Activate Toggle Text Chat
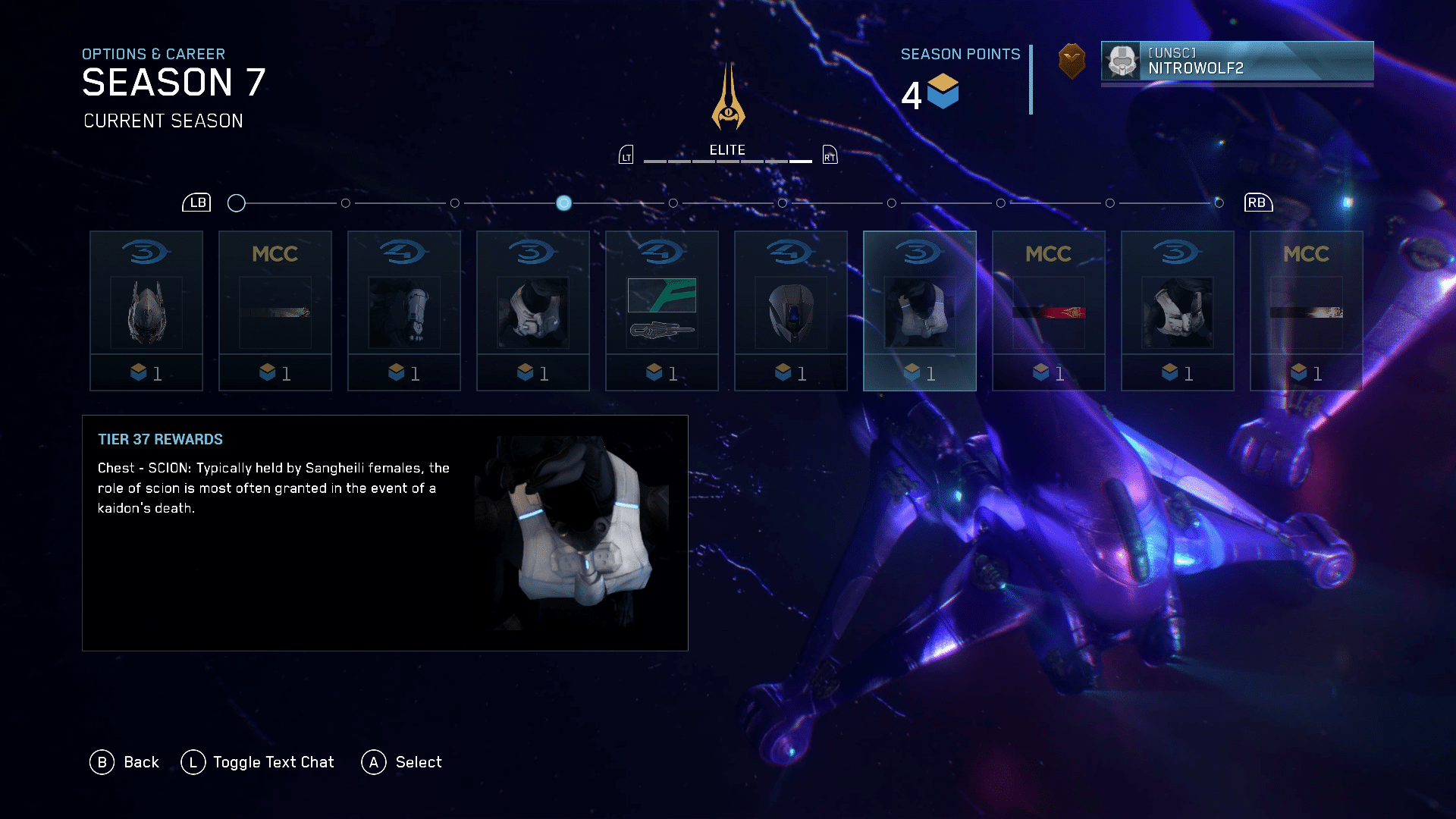Image resolution: width=1456 pixels, height=819 pixels. pyautogui.click(x=273, y=762)
